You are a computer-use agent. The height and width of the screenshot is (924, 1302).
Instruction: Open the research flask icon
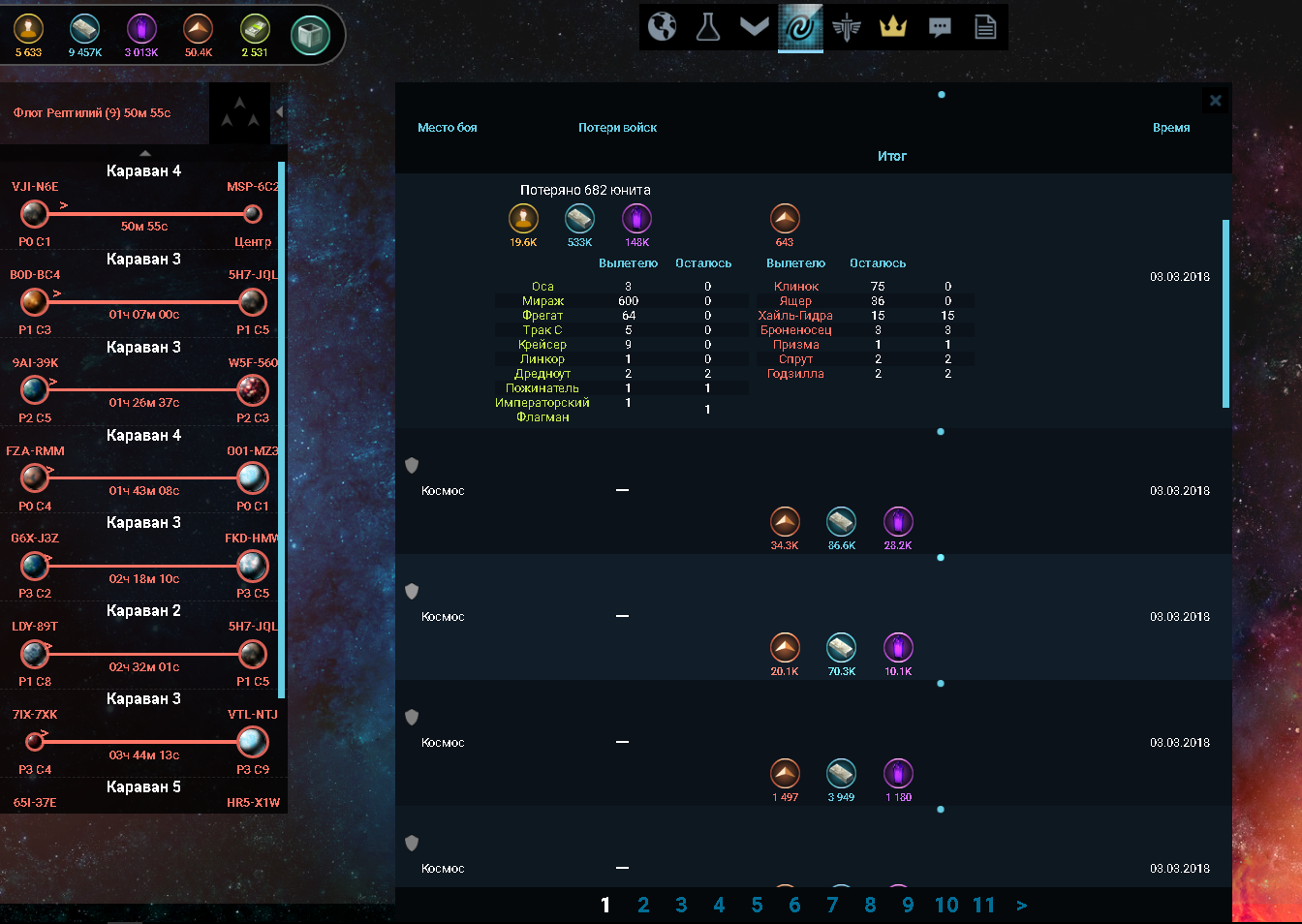coord(708,27)
